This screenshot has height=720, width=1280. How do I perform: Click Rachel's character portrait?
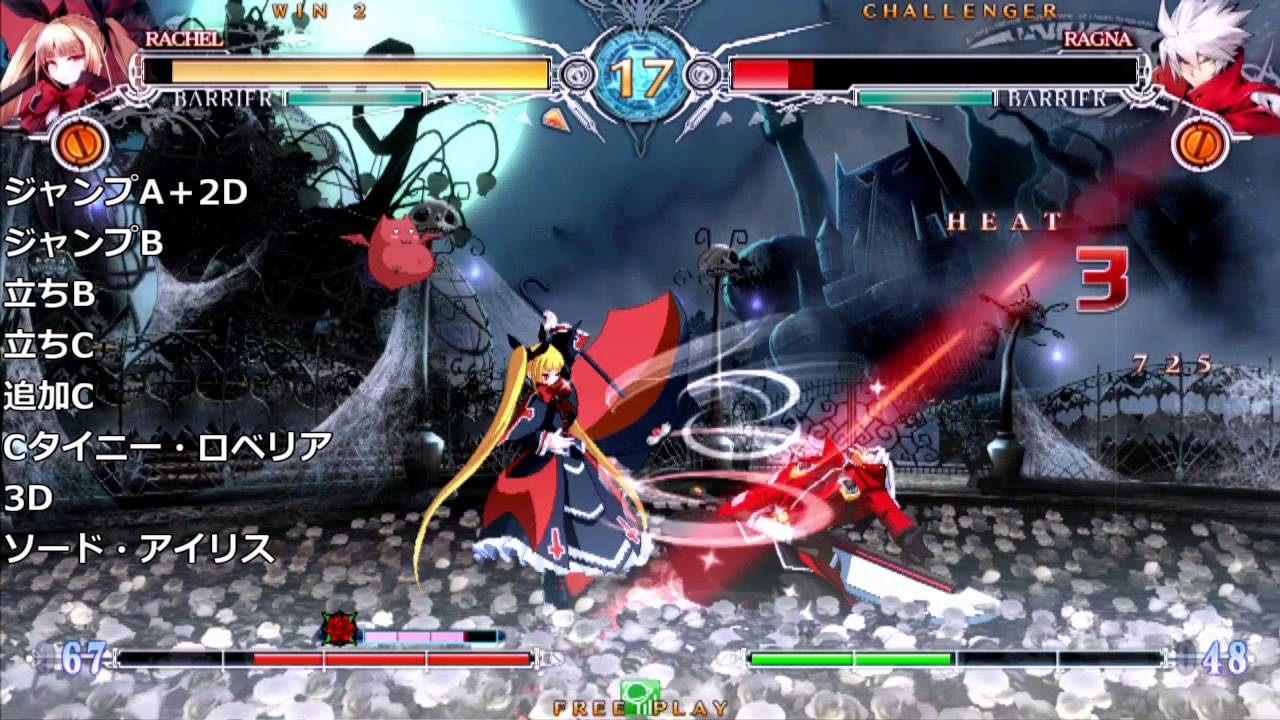pos(60,60)
